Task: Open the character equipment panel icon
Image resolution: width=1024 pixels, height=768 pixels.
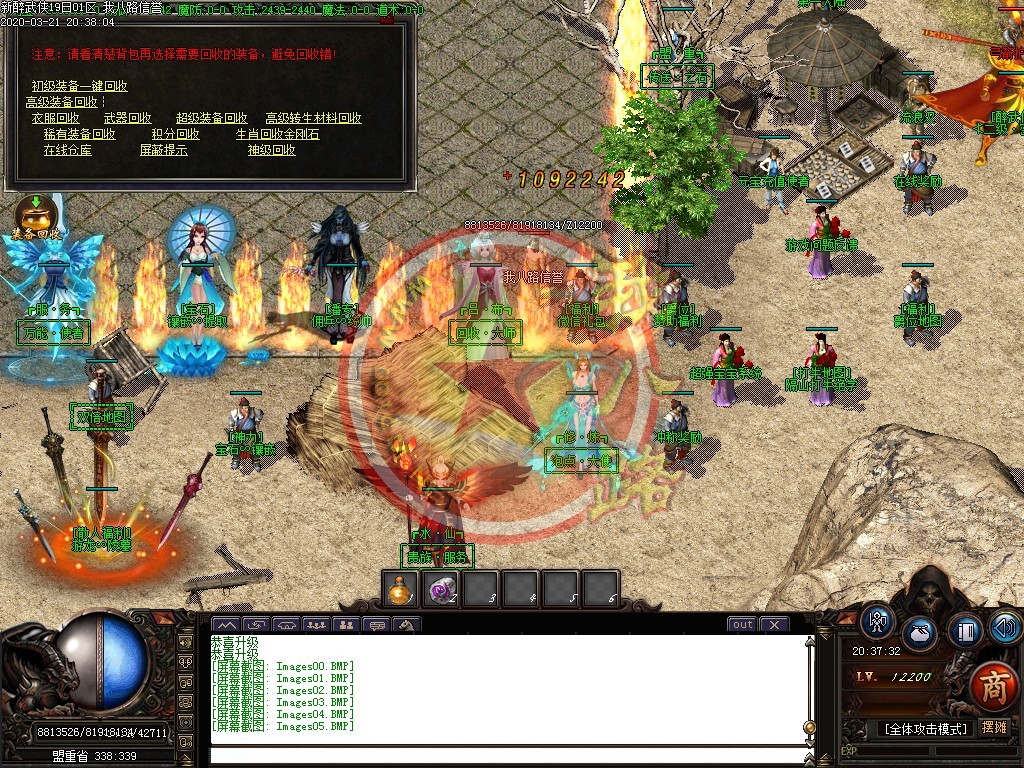Action: pos(877,621)
